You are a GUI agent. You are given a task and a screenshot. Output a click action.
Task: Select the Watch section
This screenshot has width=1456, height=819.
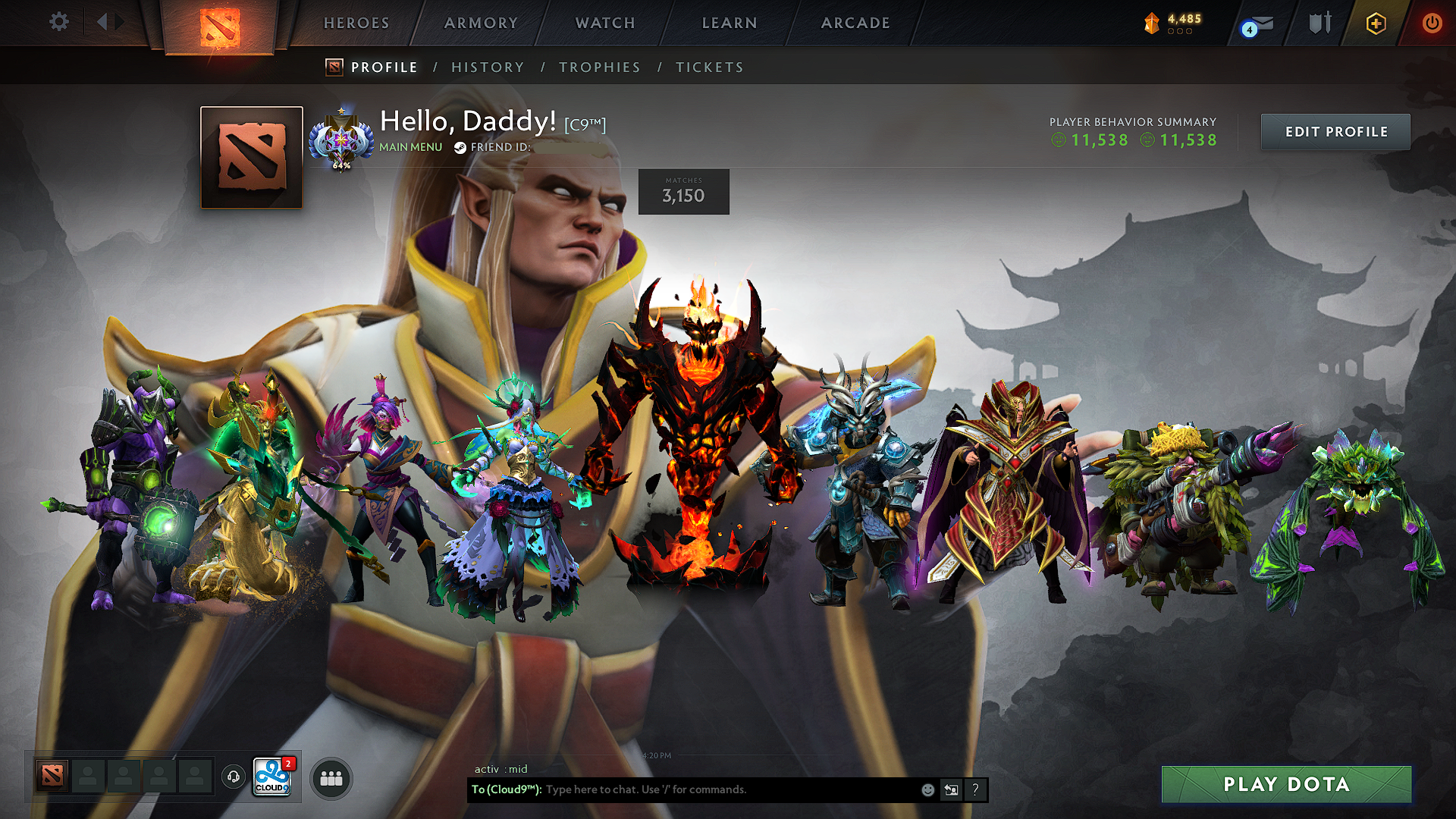click(604, 23)
